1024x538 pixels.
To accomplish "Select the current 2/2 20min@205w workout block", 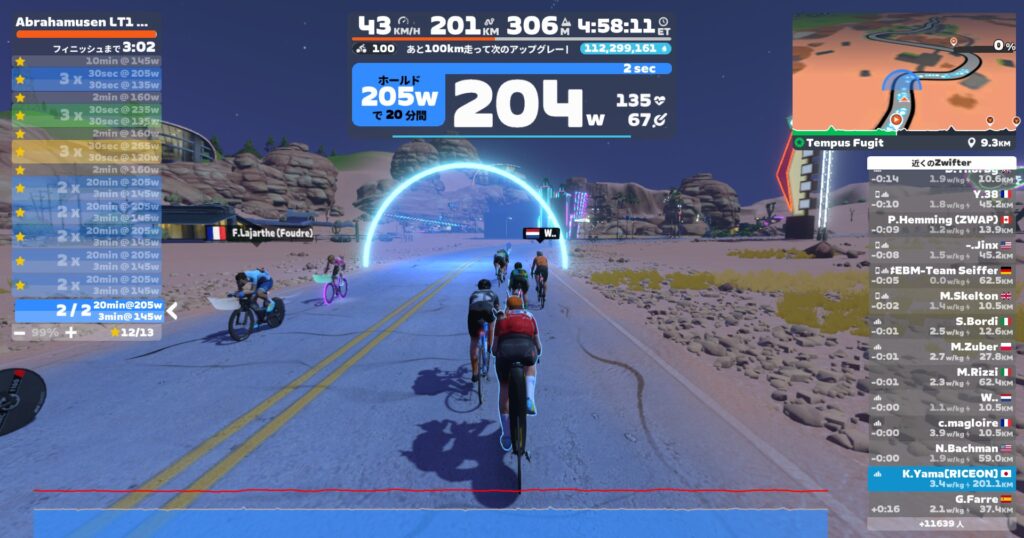I will tap(88, 310).
